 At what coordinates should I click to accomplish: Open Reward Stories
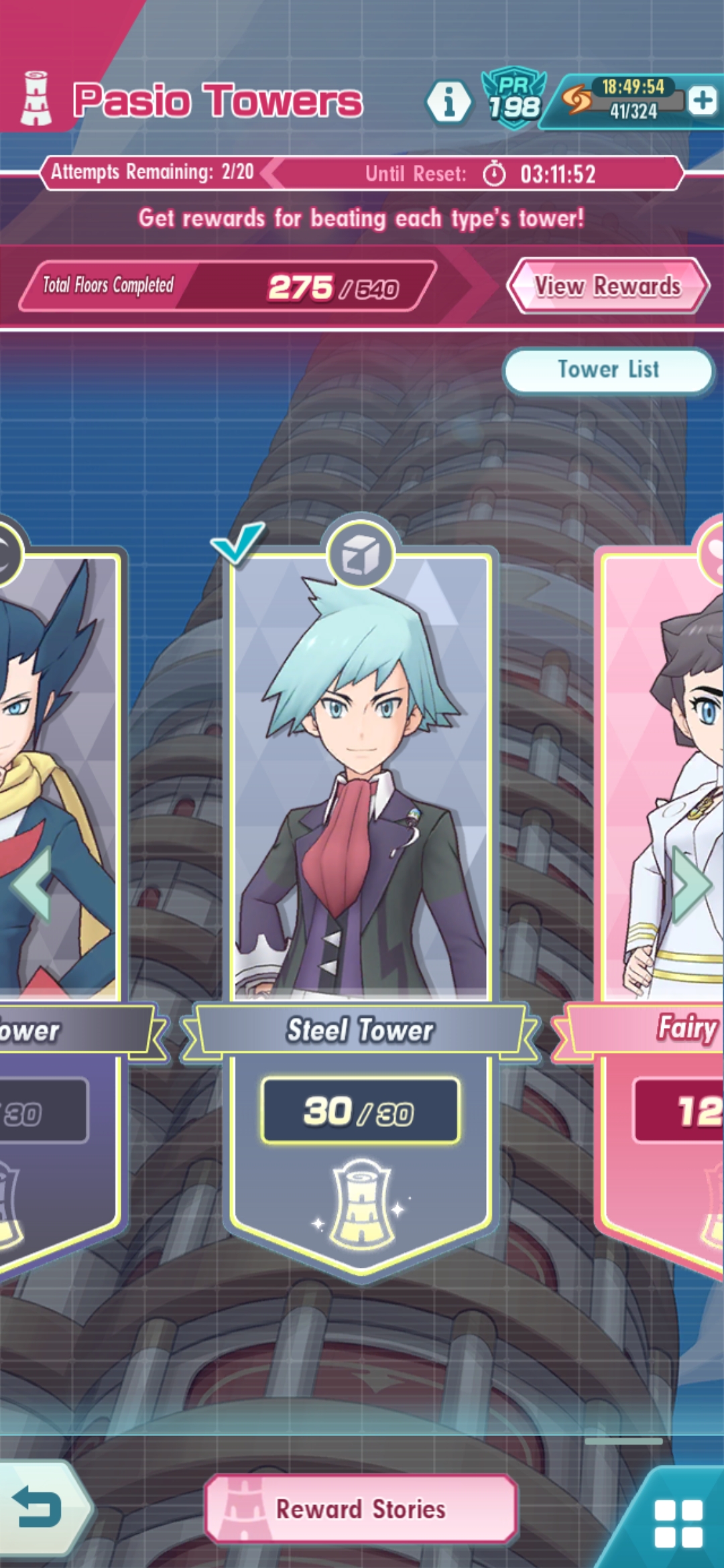click(x=361, y=1509)
